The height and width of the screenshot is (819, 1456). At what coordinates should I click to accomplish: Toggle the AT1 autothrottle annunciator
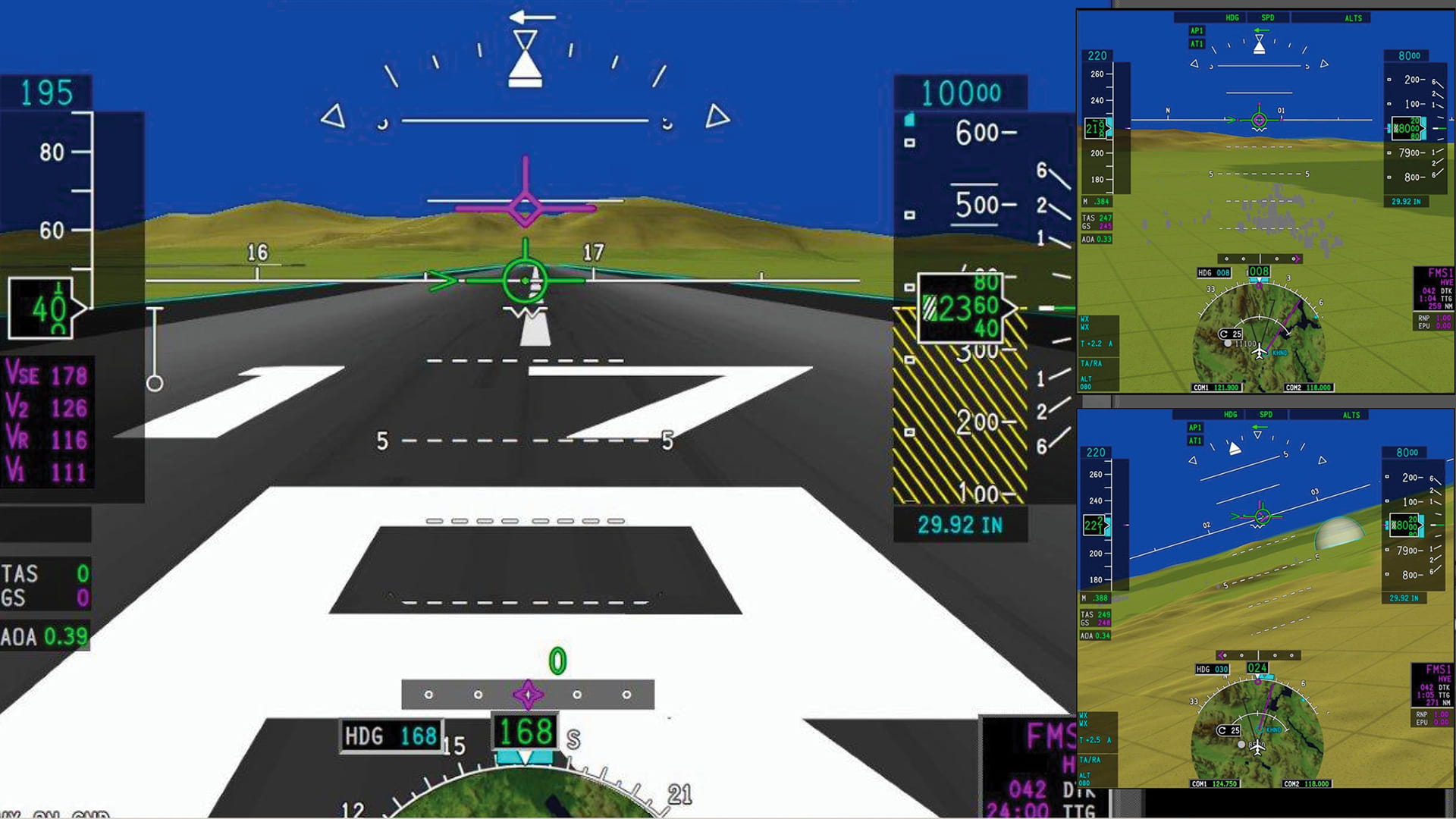[1197, 44]
